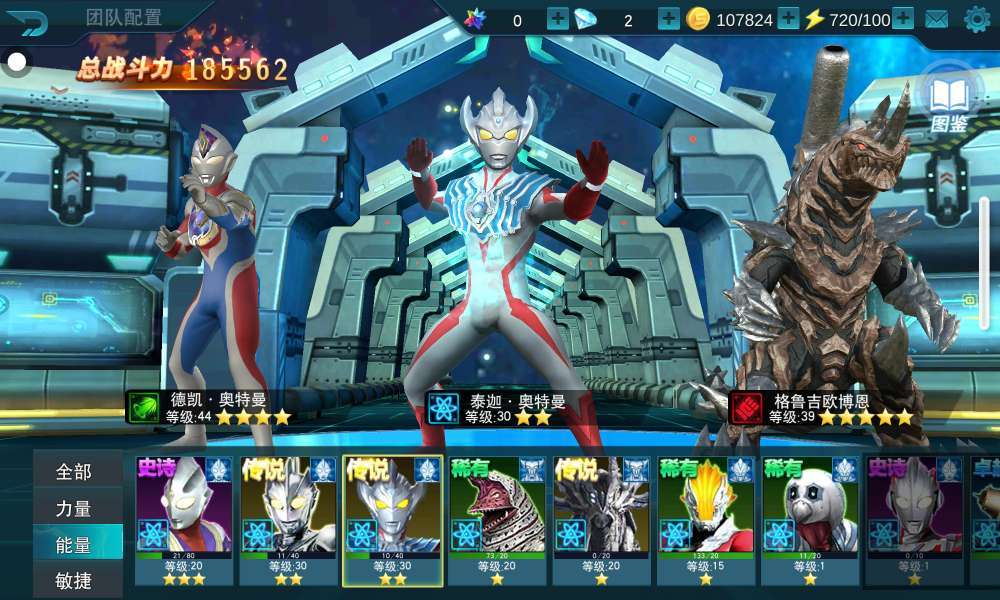Buy diamonds using the plus after diamond count
The height and width of the screenshot is (600, 1000).
tap(668, 19)
